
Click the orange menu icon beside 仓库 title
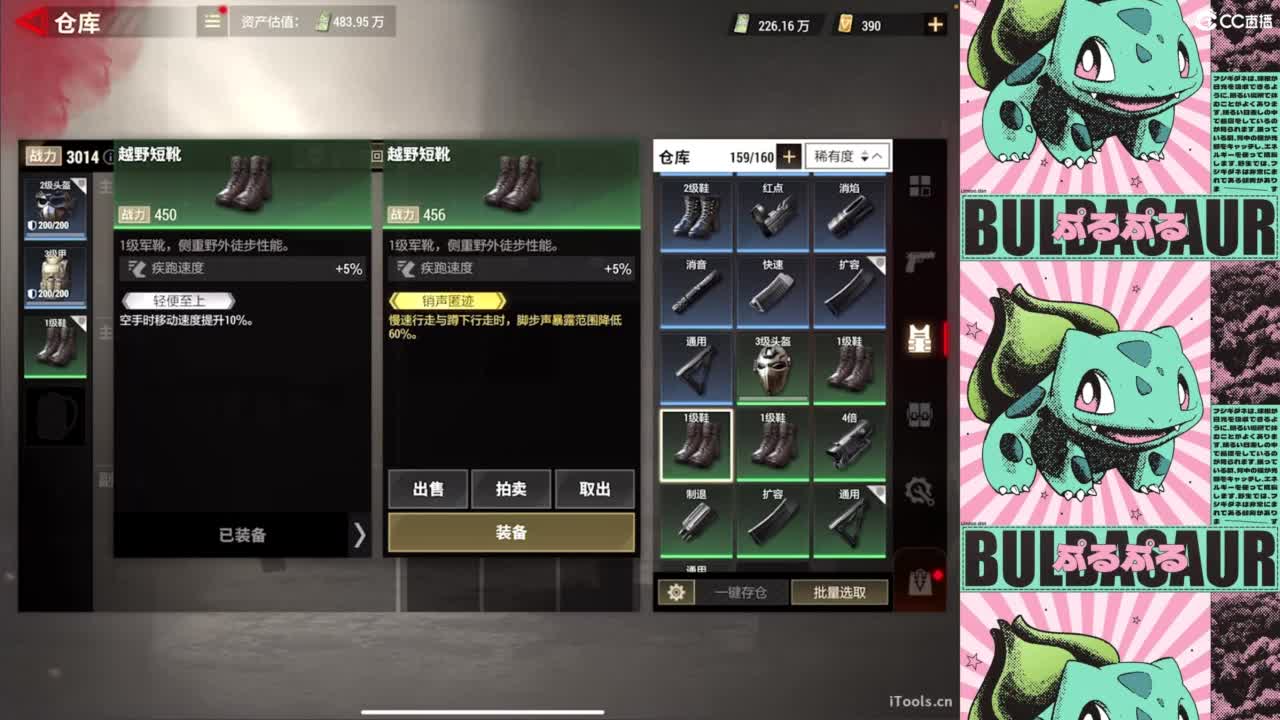point(210,20)
